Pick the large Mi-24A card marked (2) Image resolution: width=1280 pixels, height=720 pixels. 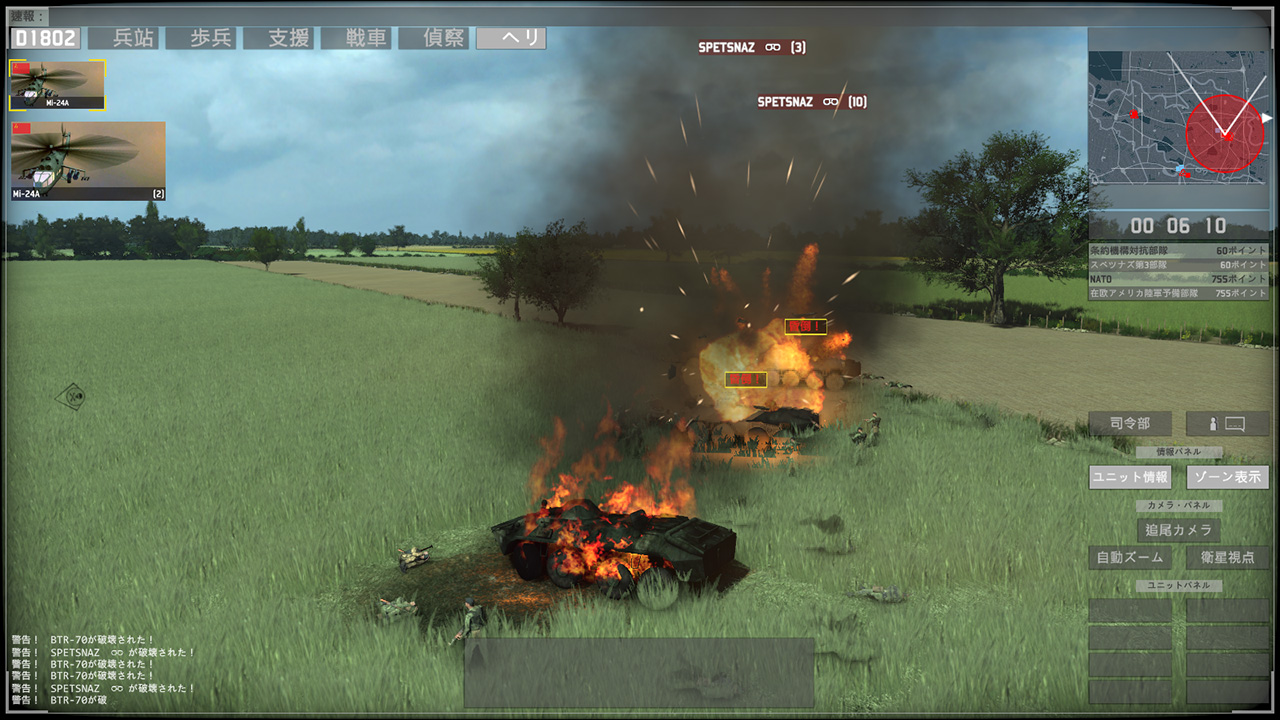coord(88,161)
